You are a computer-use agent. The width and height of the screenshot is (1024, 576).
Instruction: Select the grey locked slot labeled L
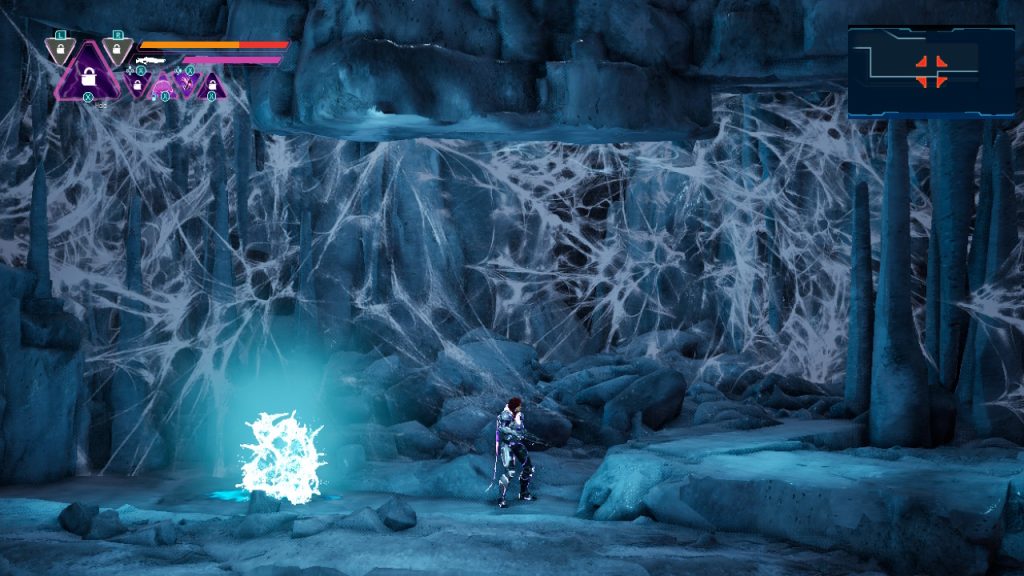[61, 48]
